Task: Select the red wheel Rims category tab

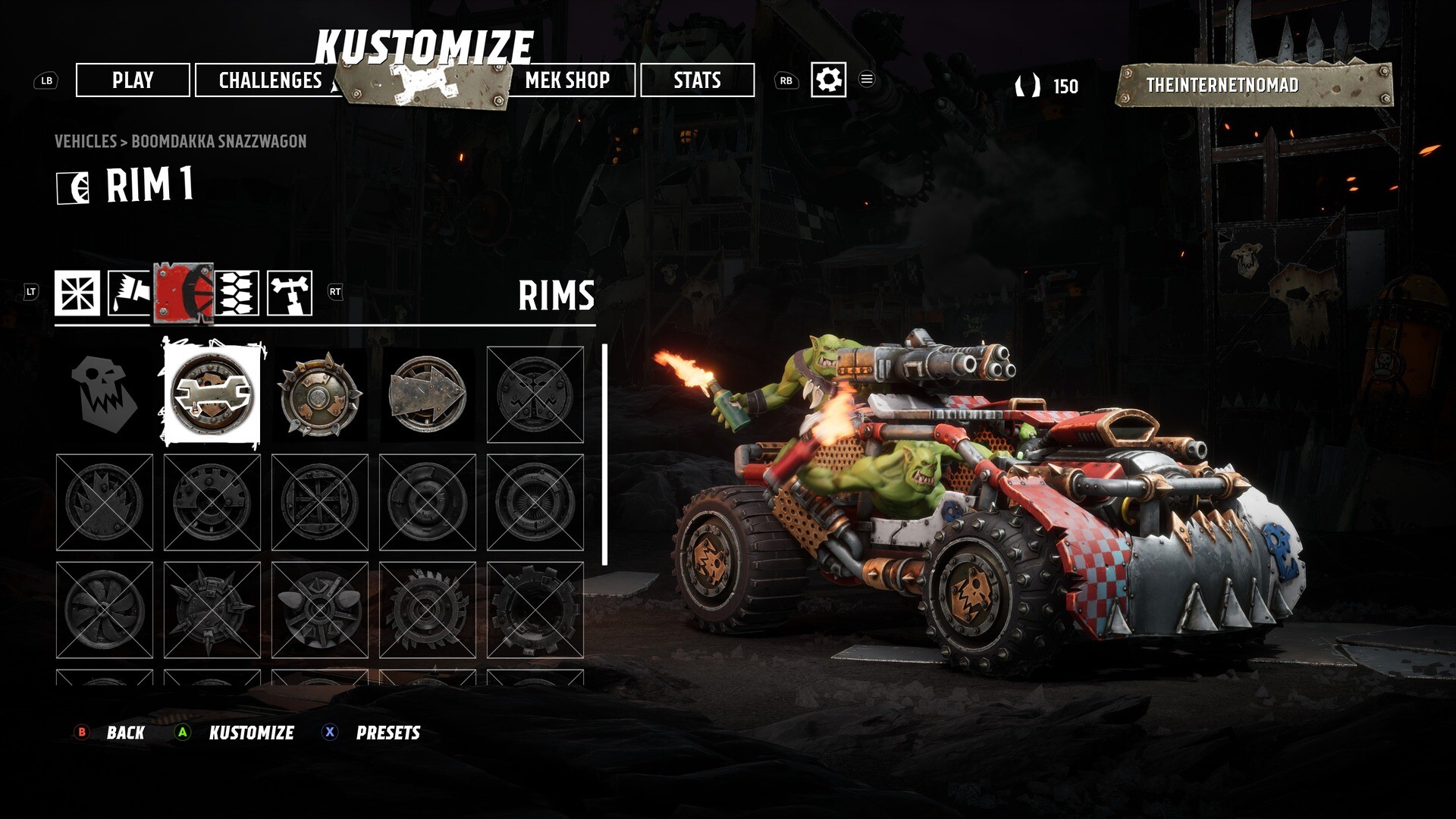Action: 184,292
